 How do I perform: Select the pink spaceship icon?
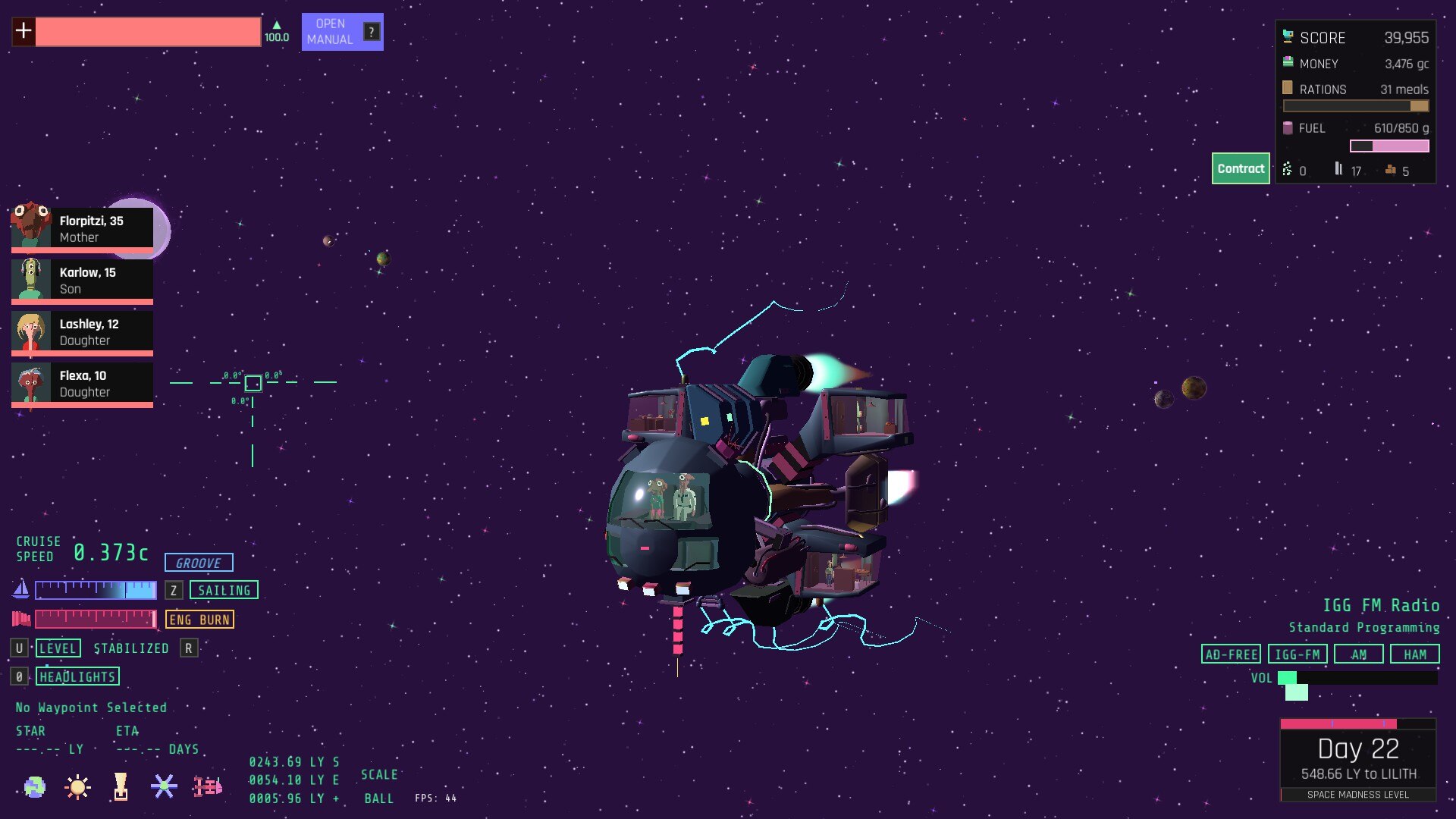coord(207,786)
